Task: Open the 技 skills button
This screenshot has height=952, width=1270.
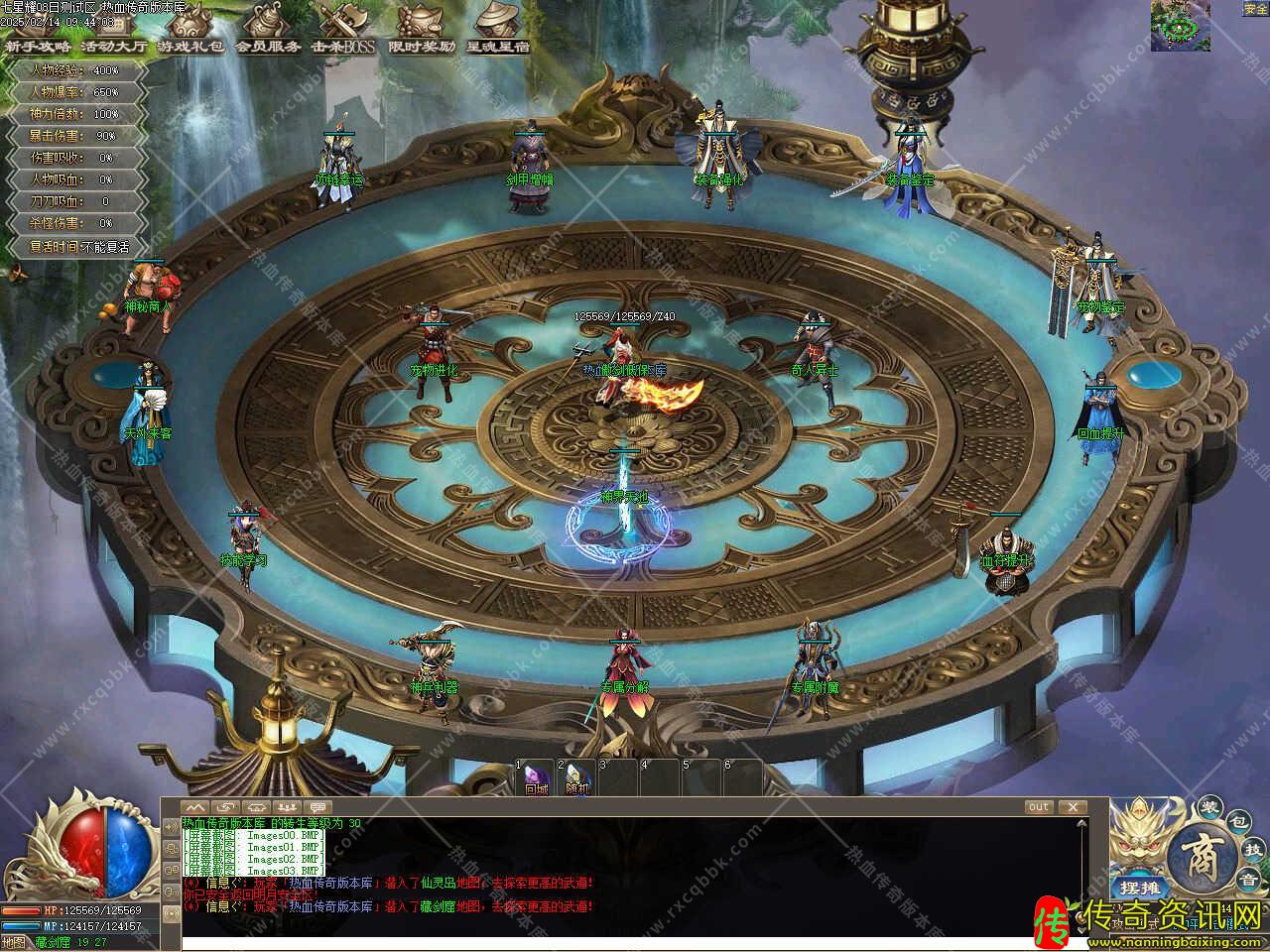Action: (x=1251, y=851)
